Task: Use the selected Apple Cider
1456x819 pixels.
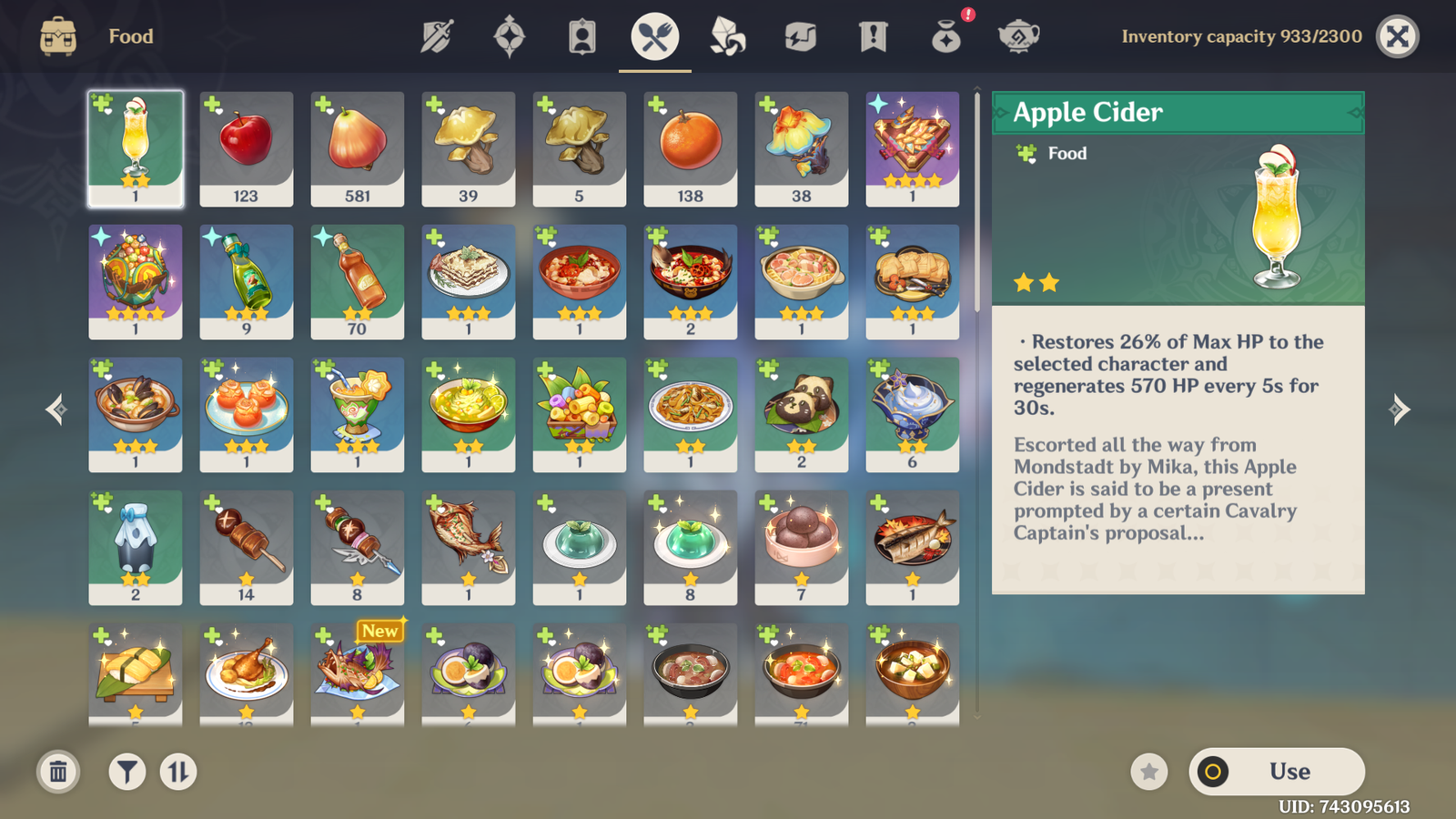Action: 1277,772
